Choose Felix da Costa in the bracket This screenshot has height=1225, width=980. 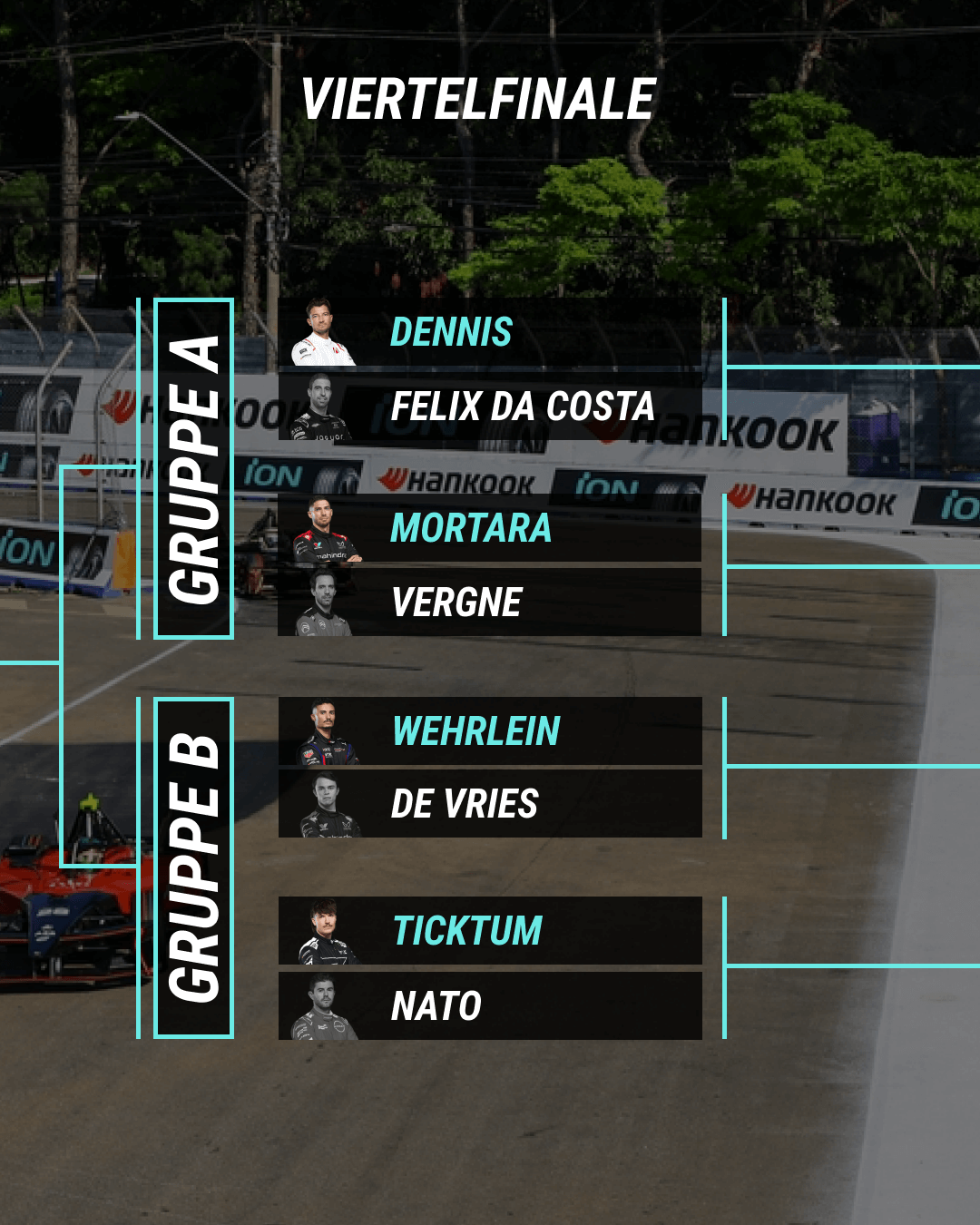[x=490, y=407]
